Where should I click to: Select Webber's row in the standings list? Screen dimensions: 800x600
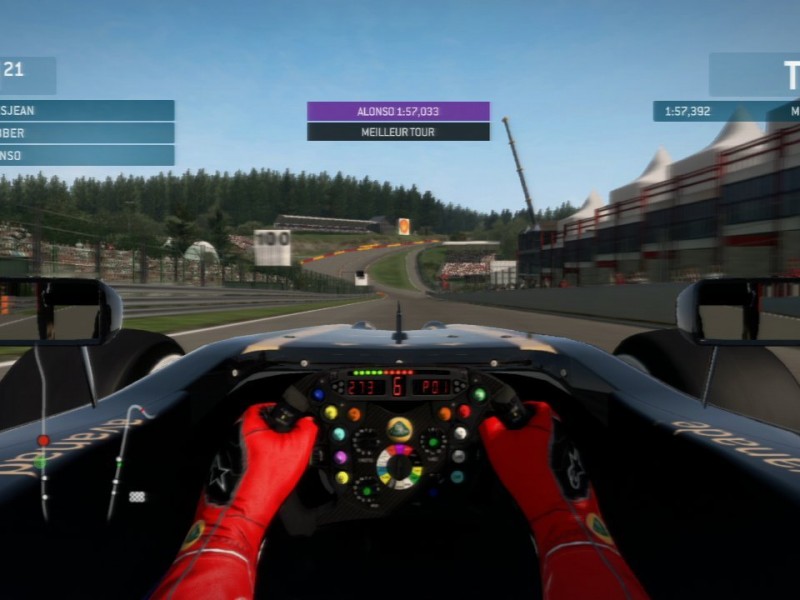click(86, 133)
